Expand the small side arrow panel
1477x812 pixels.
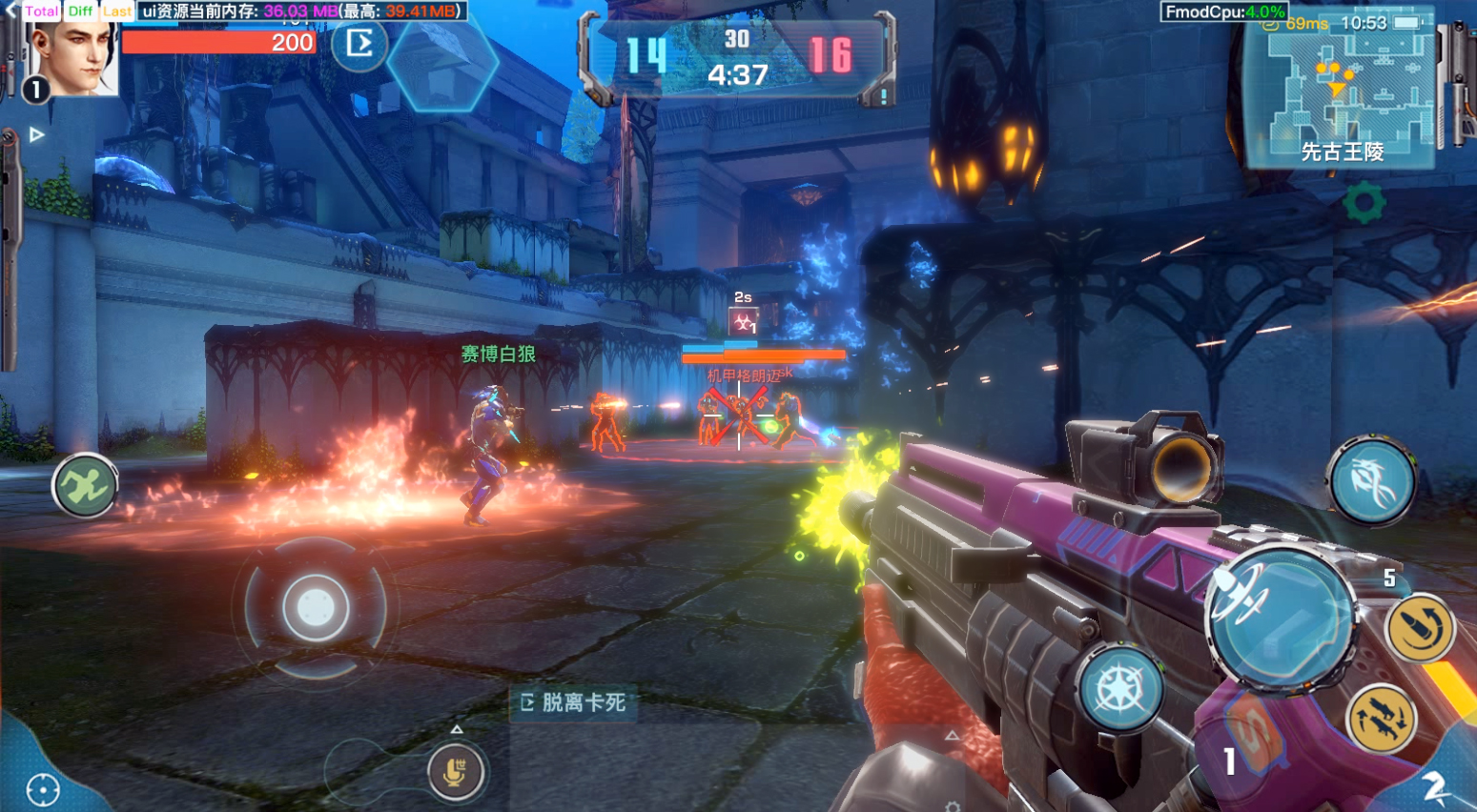(x=36, y=135)
